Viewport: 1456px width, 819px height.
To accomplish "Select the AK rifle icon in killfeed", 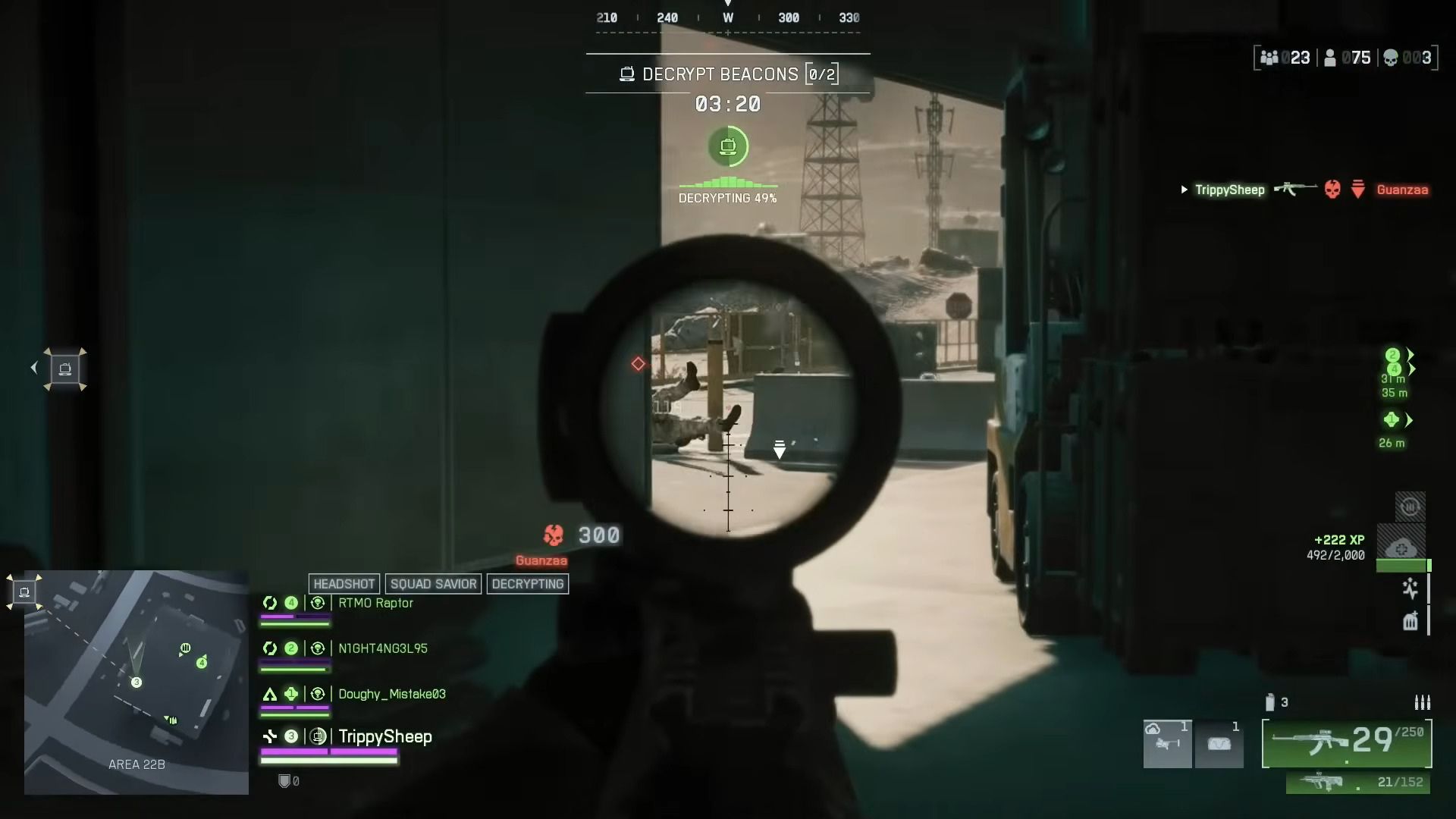I will pyautogui.click(x=1297, y=189).
